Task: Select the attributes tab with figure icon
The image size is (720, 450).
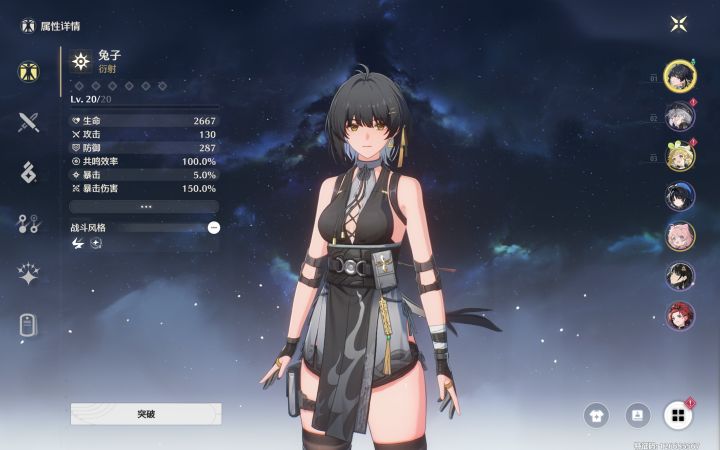Action: click(28, 72)
